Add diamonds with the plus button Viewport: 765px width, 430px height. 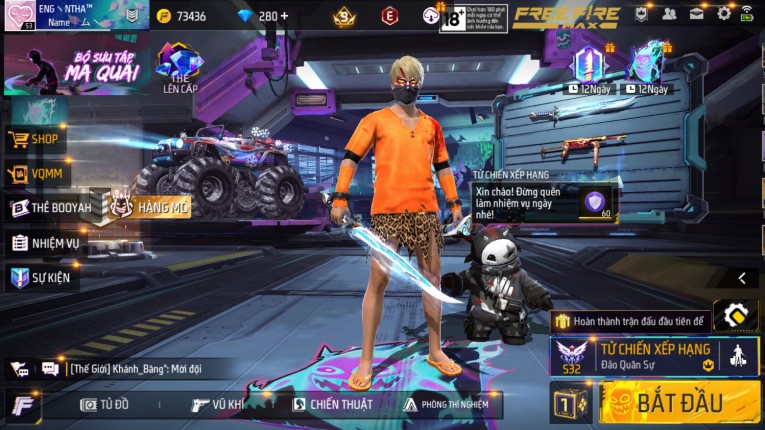284,16
